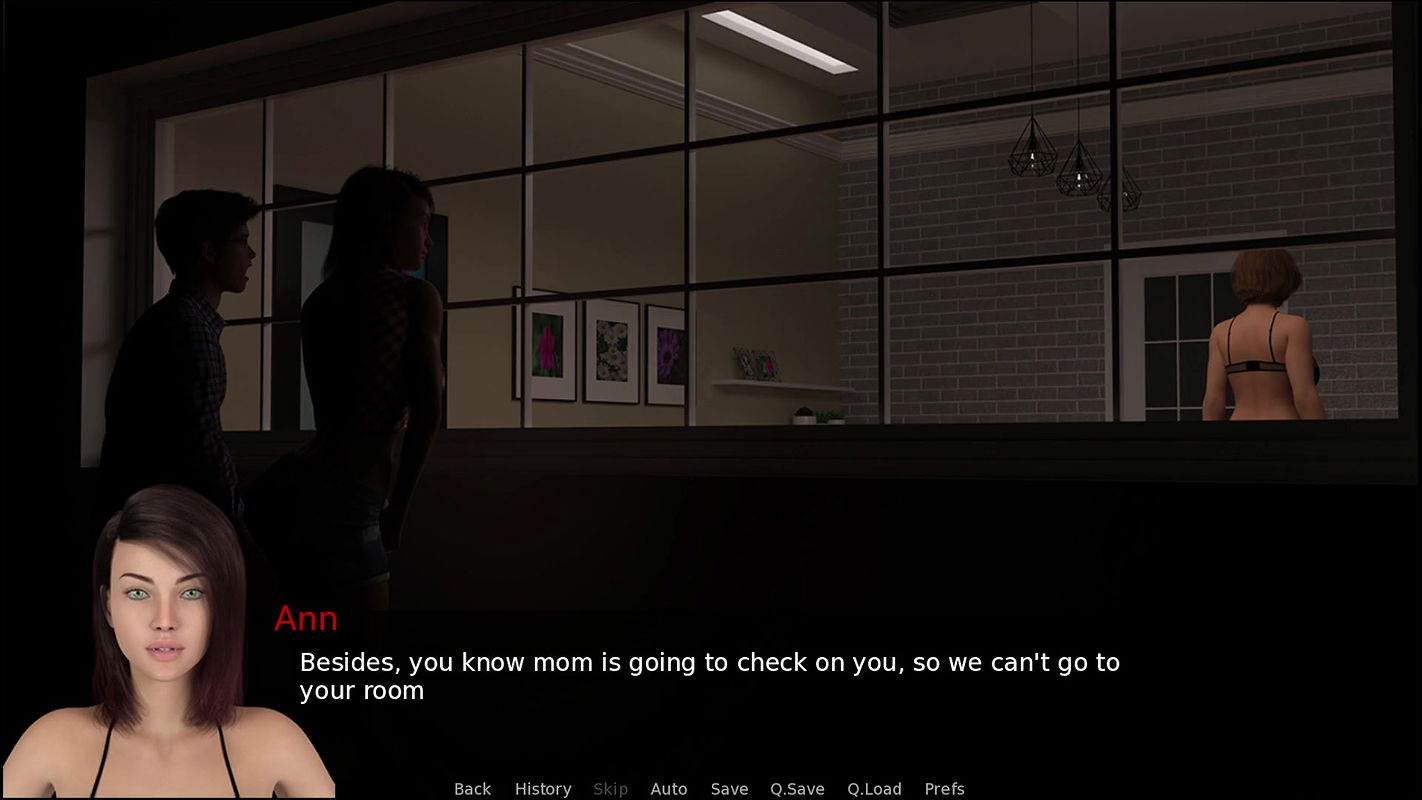
Task: Open the dialogue History log
Action: pos(543,789)
